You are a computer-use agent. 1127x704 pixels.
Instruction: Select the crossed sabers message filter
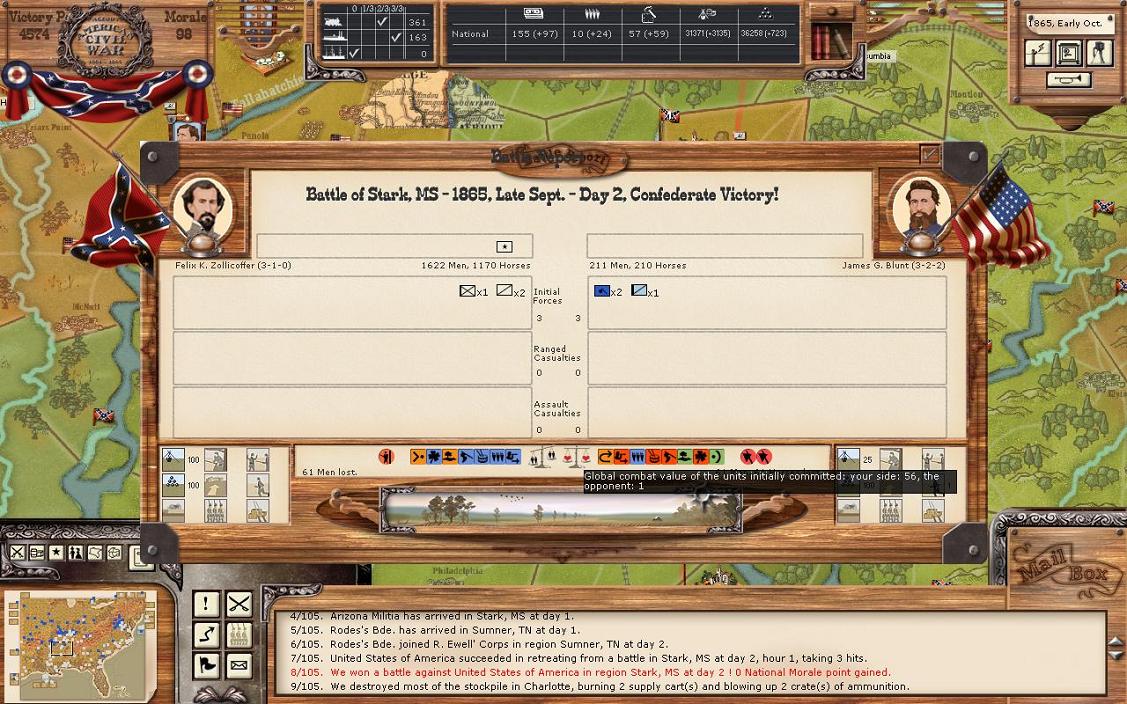pyautogui.click(x=238, y=603)
